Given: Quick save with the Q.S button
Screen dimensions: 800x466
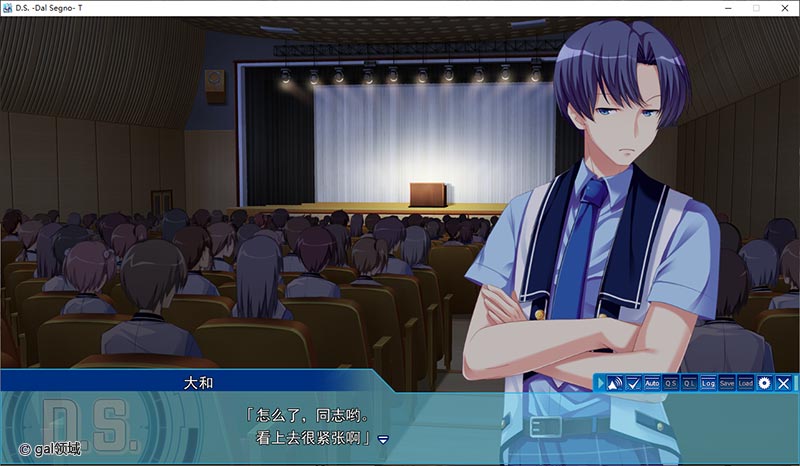Looking at the screenshot, I should (x=670, y=383).
